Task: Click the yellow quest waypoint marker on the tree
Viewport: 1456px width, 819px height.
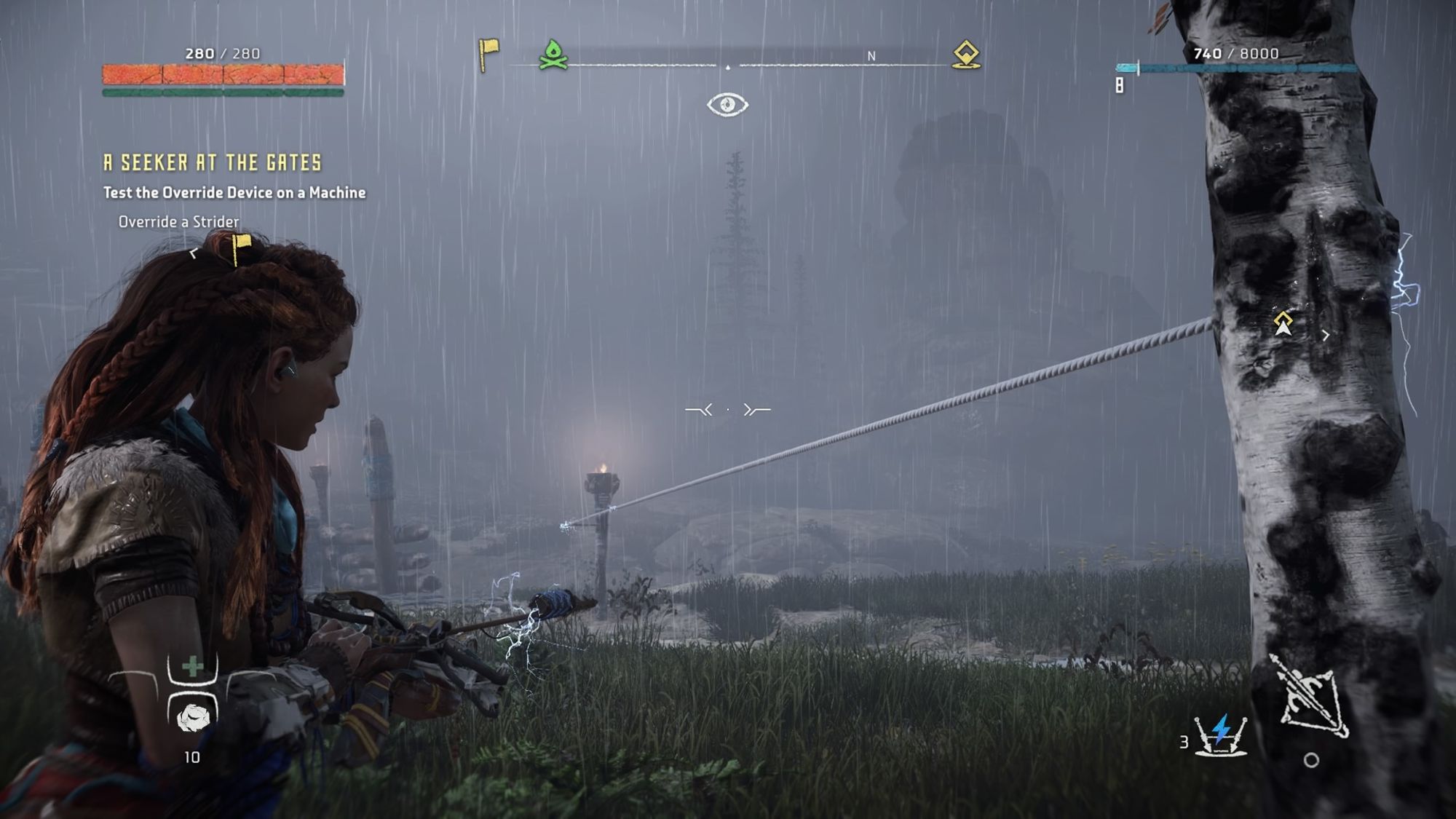Action: coord(1283,323)
